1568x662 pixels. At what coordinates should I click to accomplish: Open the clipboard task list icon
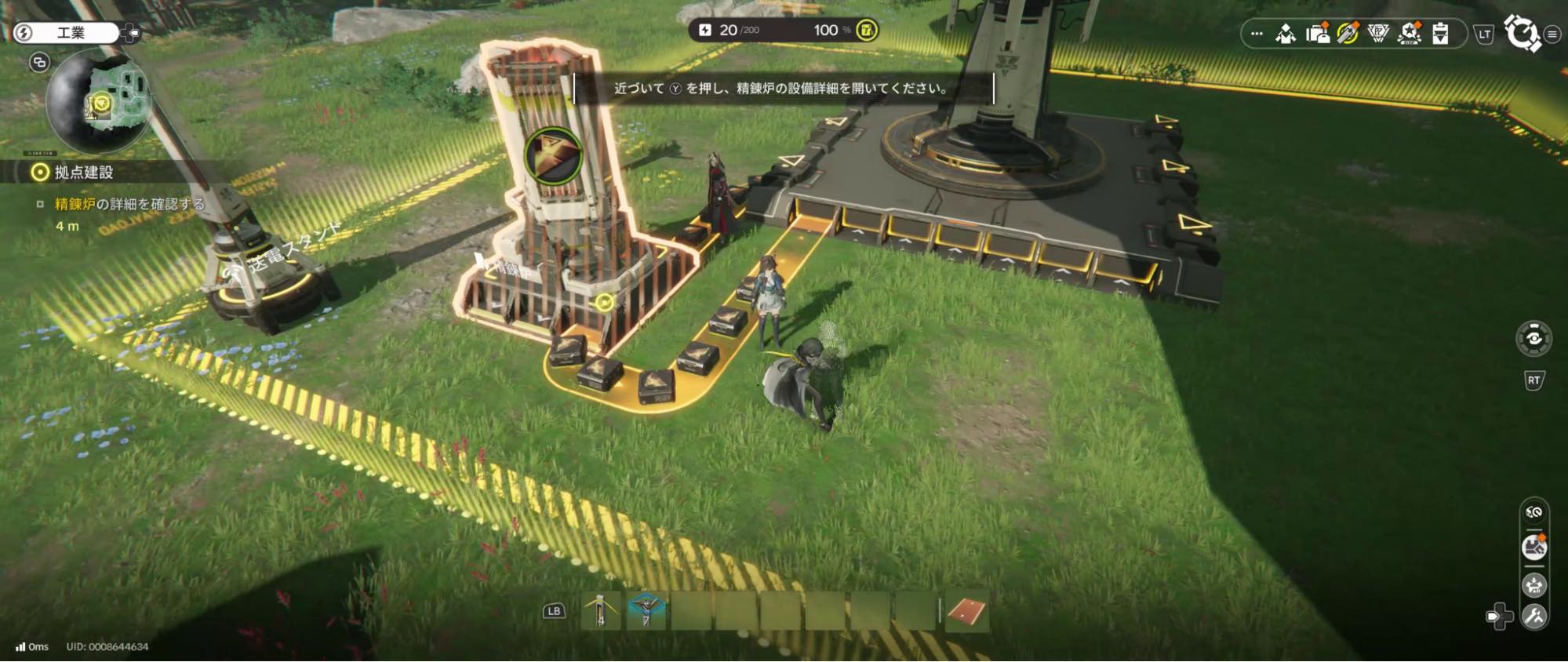point(1439,34)
